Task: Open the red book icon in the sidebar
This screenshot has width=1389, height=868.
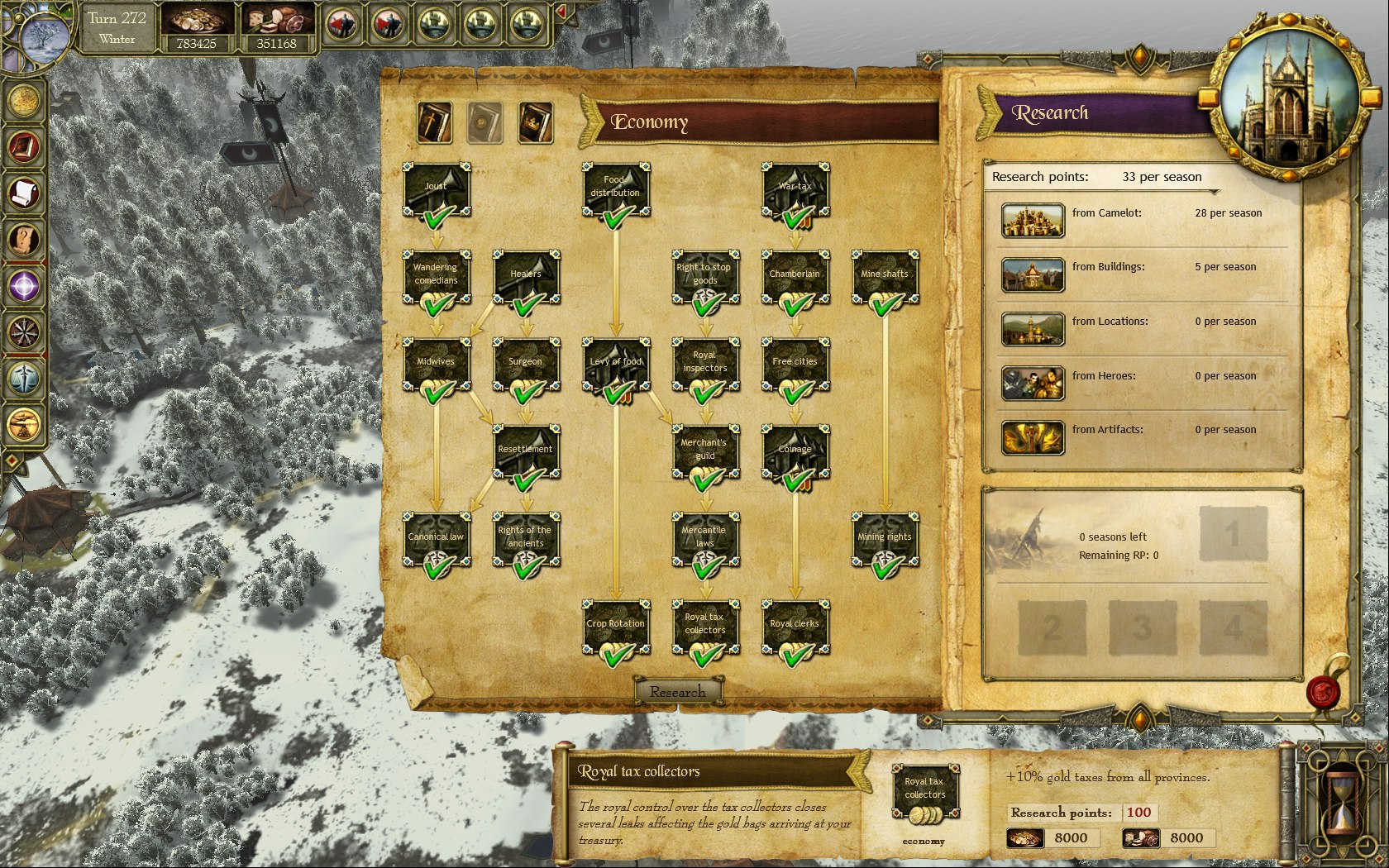Action: [x=25, y=147]
